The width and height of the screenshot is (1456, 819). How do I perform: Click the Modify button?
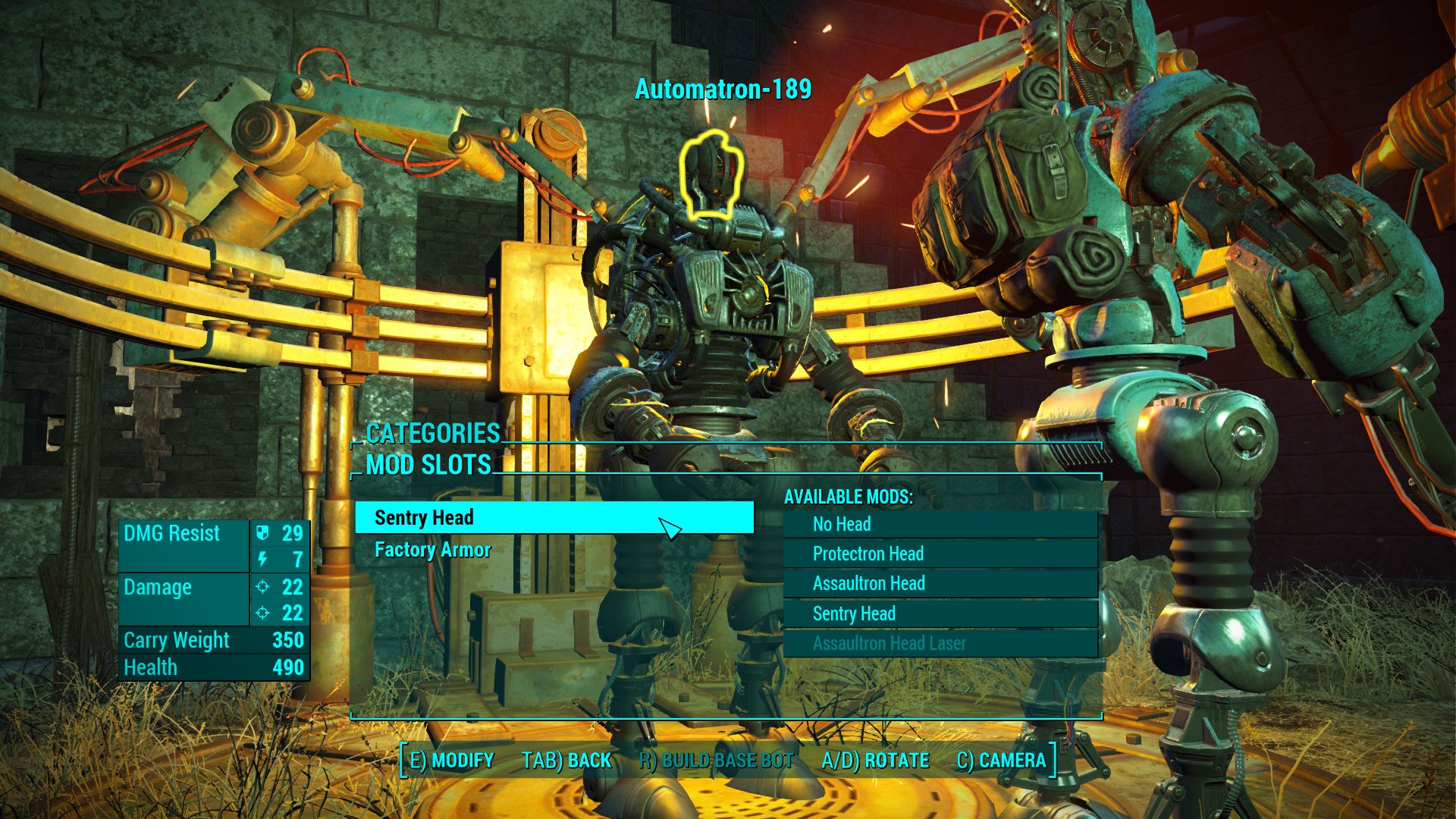pyautogui.click(x=451, y=761)
